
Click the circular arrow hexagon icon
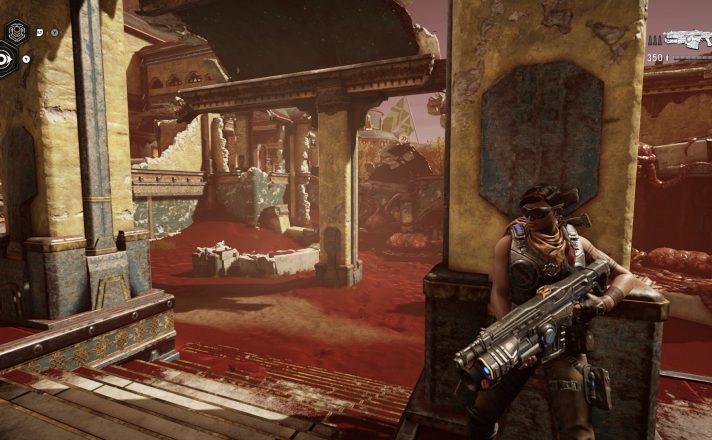click(6, 61)
